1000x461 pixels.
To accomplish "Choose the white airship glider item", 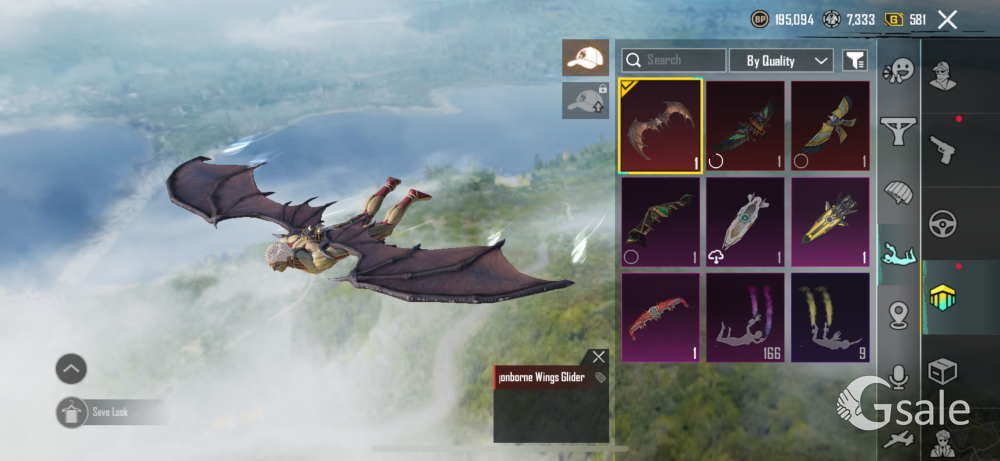I will coord(745,222).
